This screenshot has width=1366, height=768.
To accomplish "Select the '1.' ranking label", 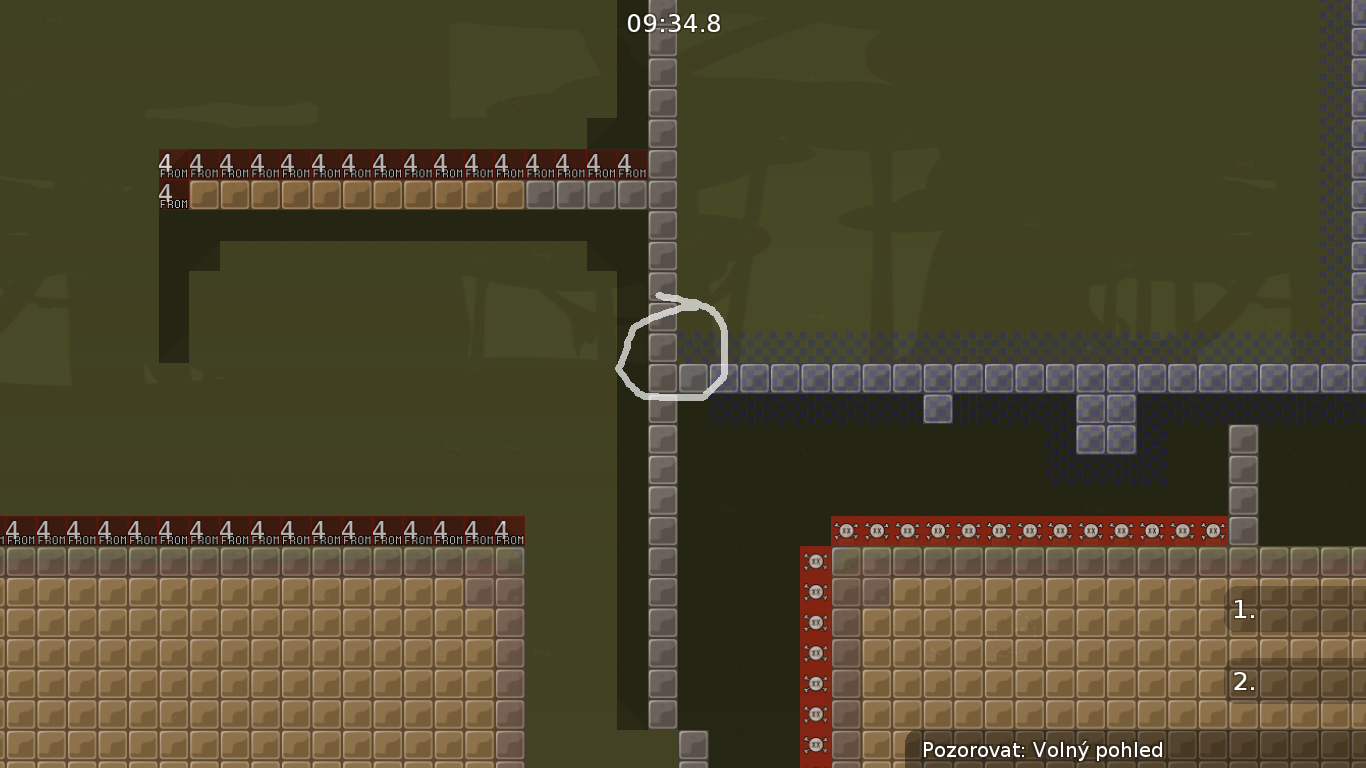I will coord(1243,610).
